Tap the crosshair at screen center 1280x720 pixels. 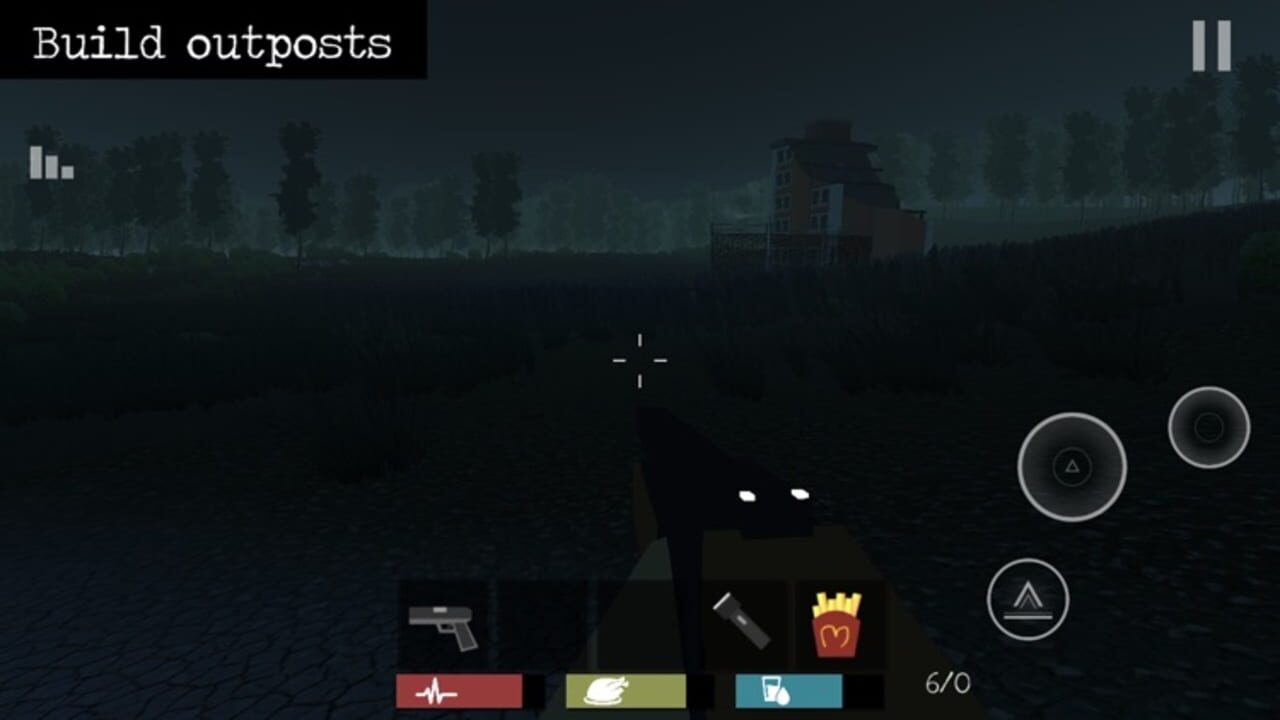click(x=639, y=360)
